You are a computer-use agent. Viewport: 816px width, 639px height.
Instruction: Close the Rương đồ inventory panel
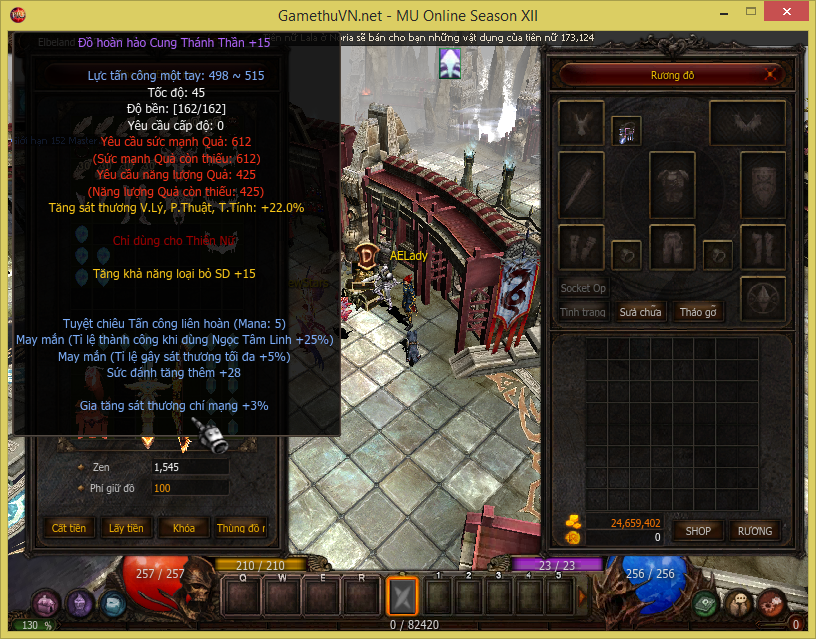pos(769,75)
